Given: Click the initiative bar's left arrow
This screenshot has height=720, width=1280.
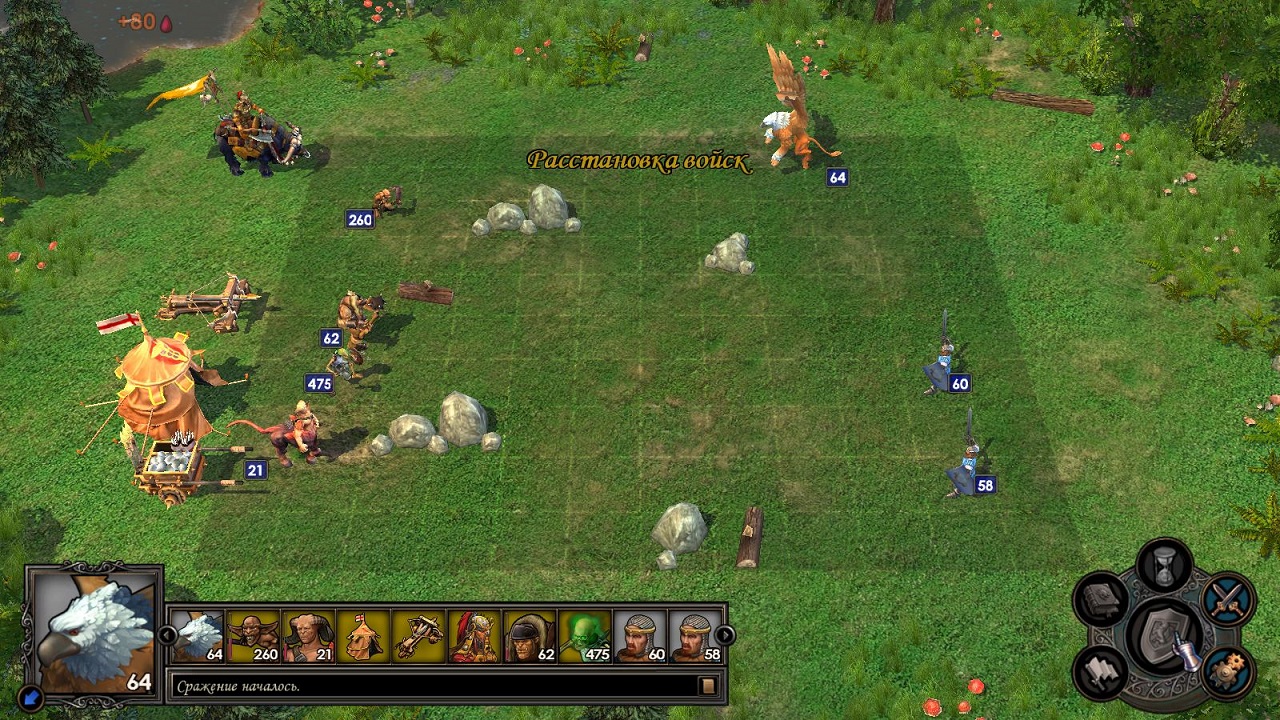Looking at the screenshot, I should [168, 635].
